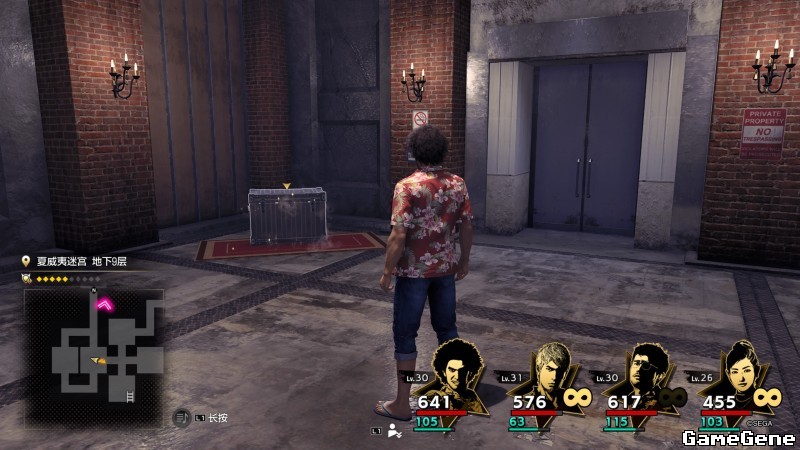Select the glasses-wearing party member portrait
The height and width of the screenshot is (450, 800).
tap(647, 372)
